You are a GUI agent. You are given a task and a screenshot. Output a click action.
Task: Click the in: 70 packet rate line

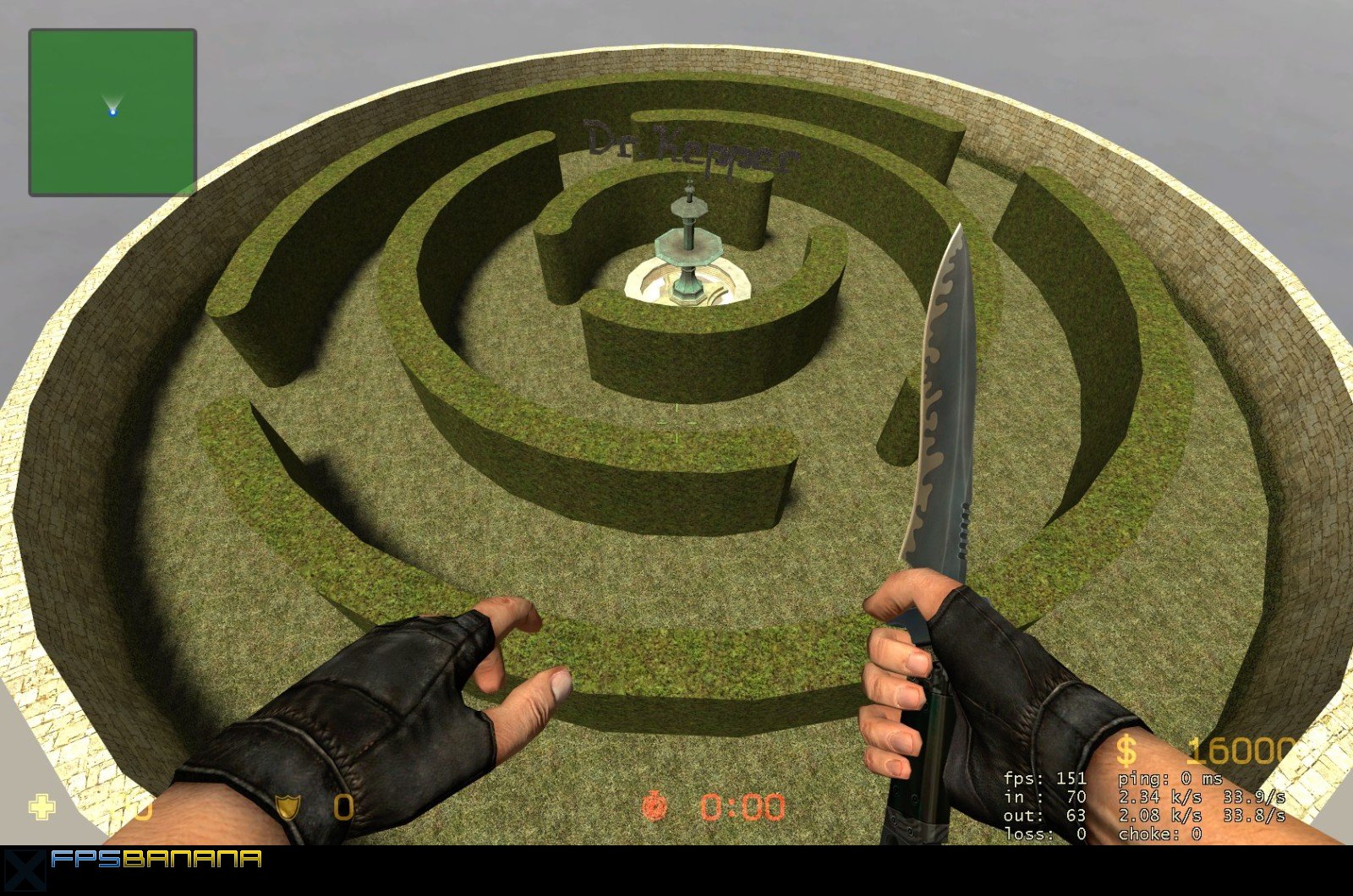coord(1044,796)
